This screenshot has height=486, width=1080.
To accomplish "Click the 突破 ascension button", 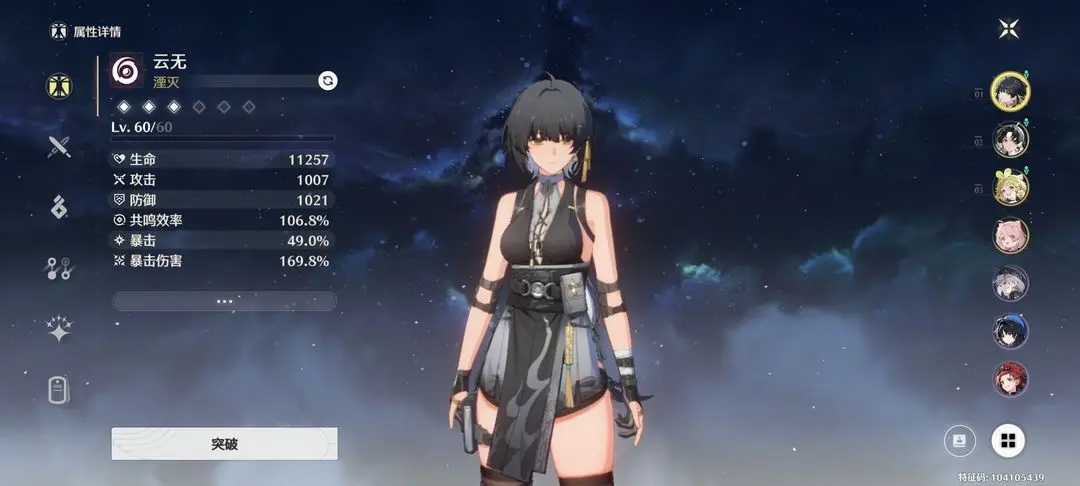I will [x=224, y=443].
